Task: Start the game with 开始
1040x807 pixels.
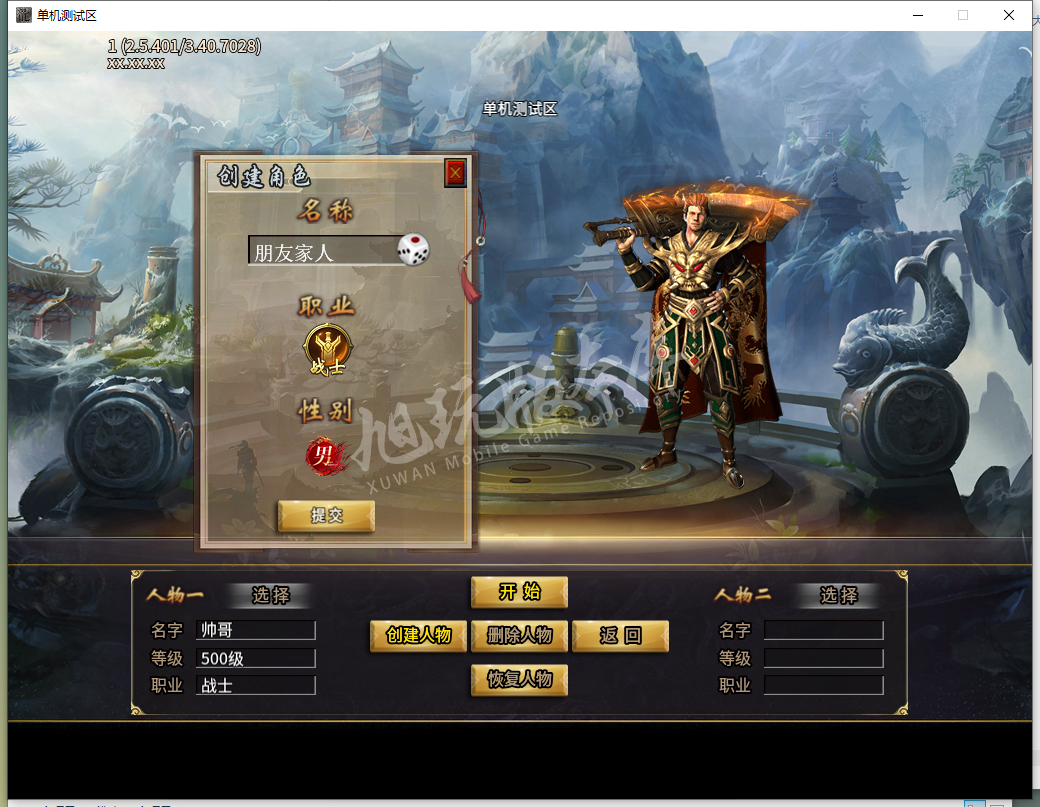Action: coord(519,592)
